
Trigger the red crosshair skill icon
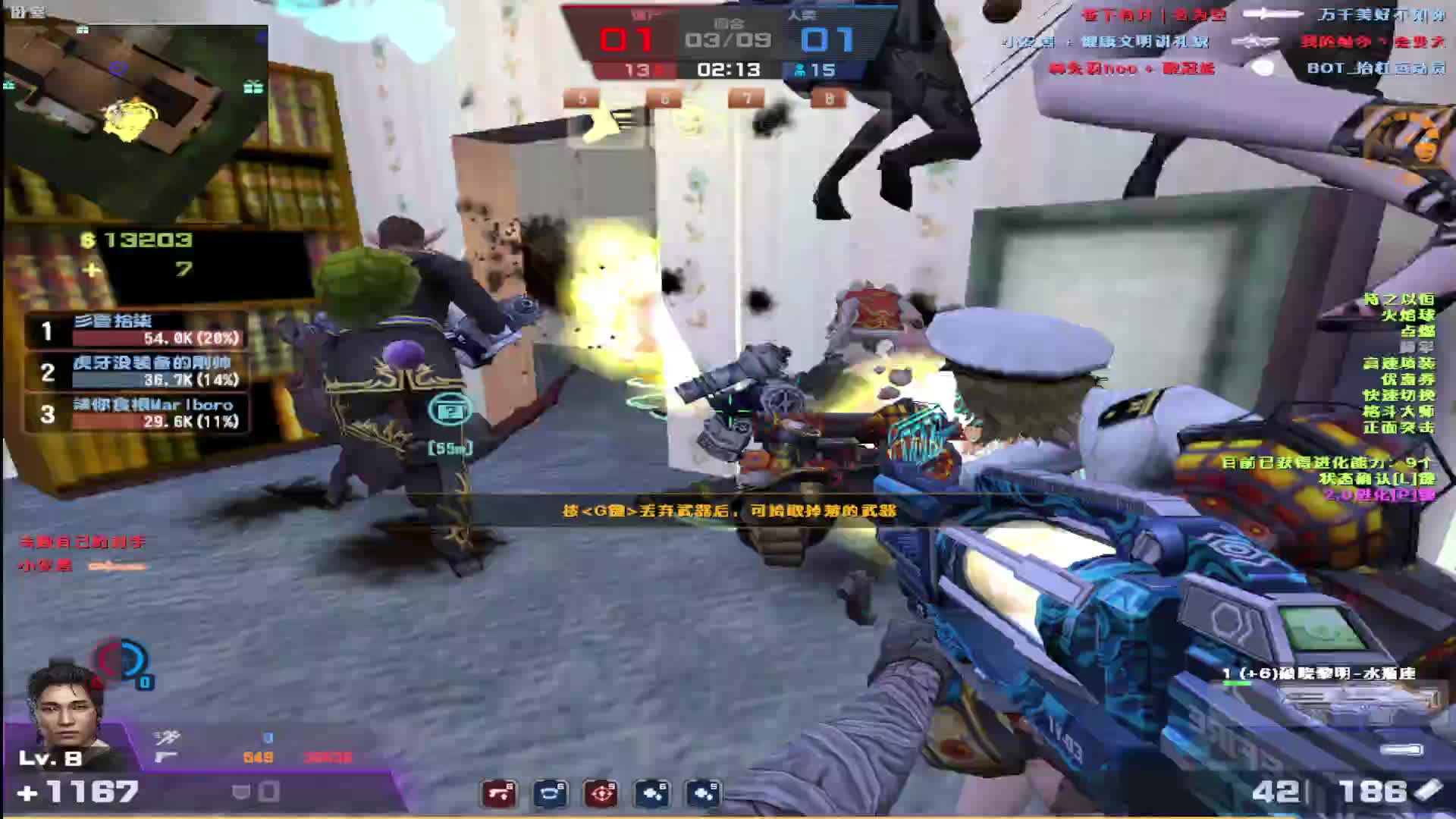(x=601, y=793)
